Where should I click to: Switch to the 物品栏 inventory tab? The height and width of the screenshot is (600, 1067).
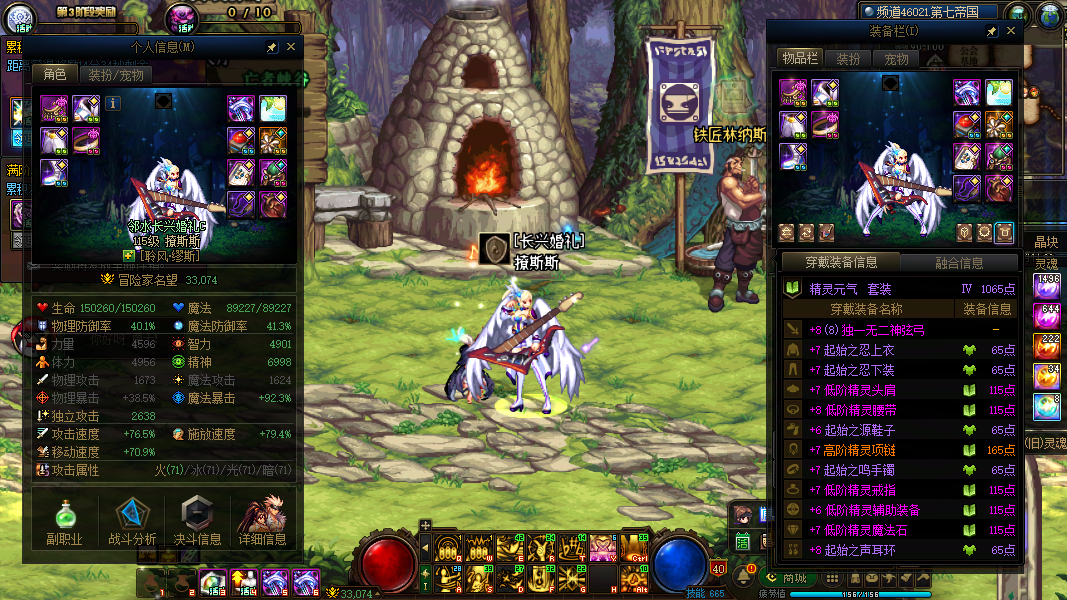pyautogui.click(x=799, y=59)
